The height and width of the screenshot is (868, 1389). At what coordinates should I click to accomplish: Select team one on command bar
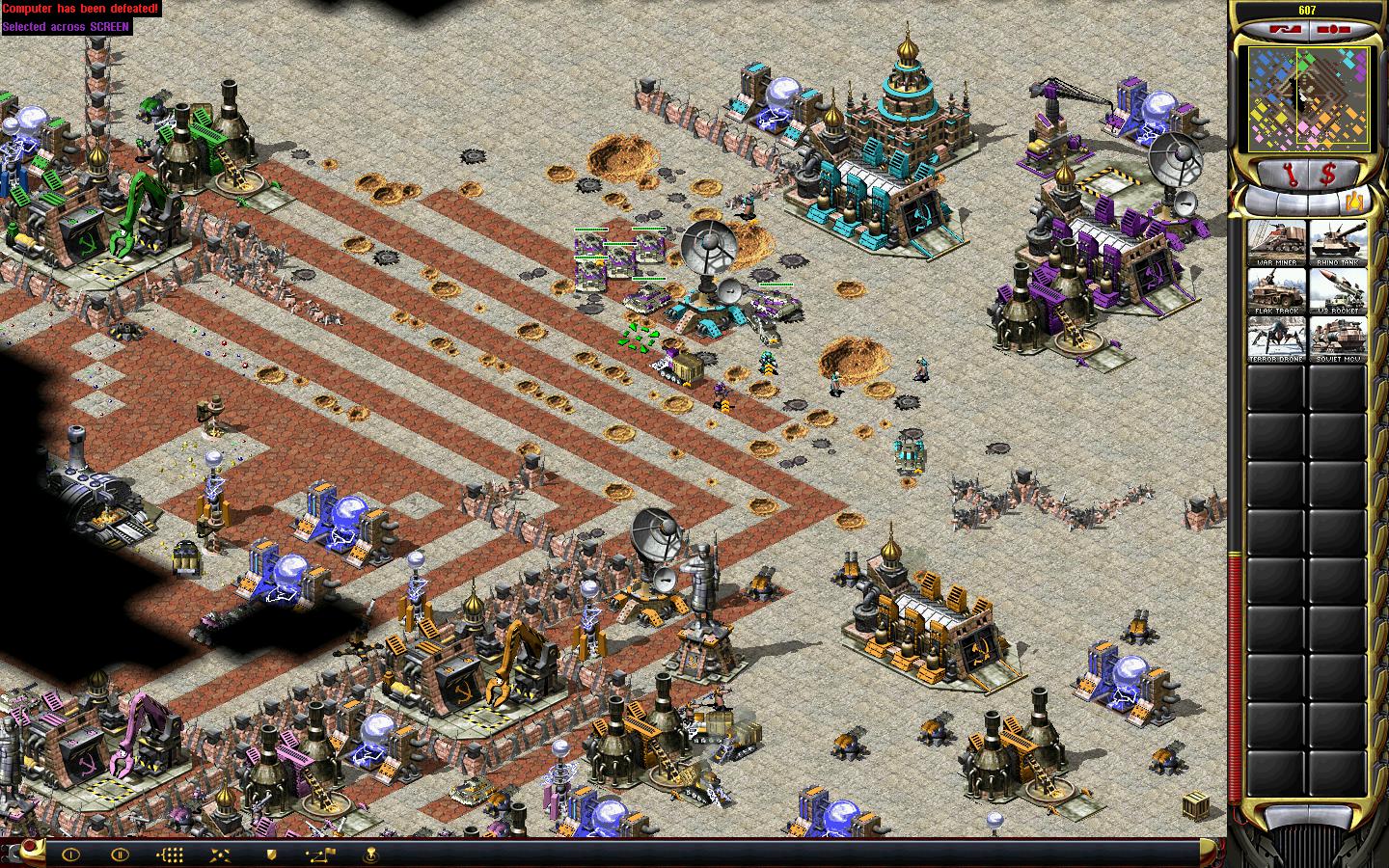click(x=70, y=854)
